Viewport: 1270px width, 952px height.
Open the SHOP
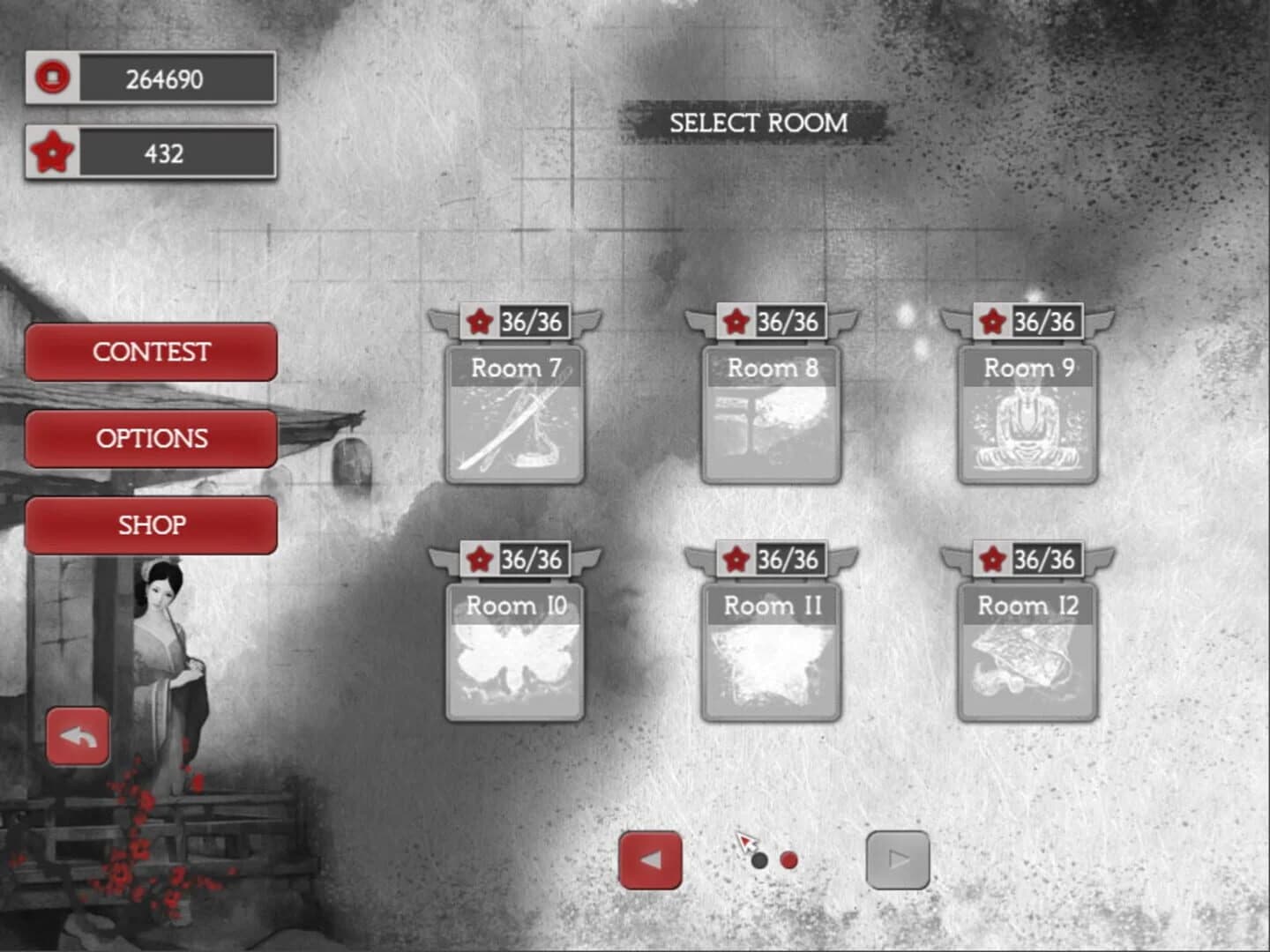151,524
